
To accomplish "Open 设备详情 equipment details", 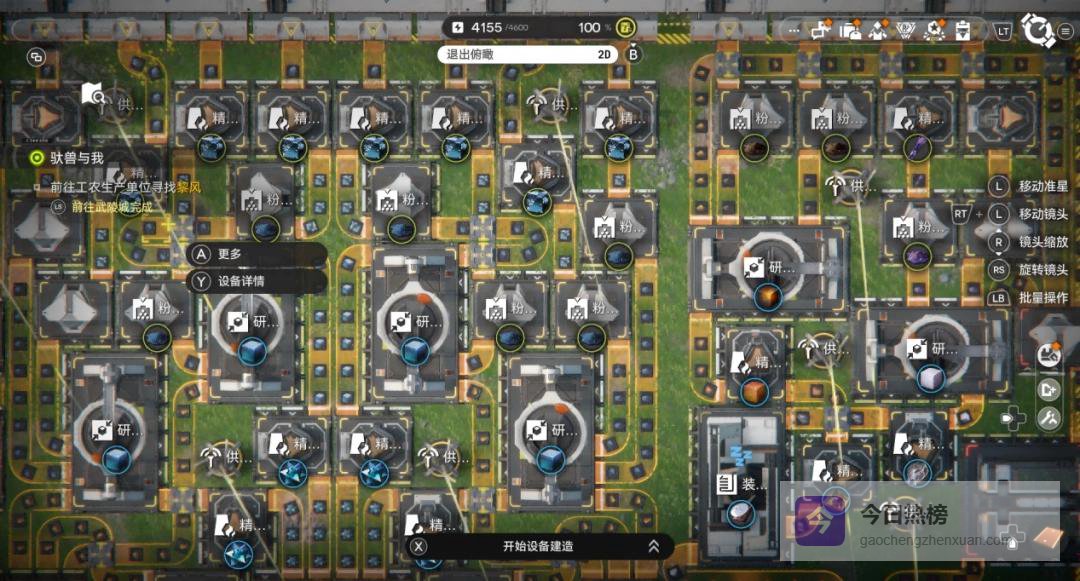I will [x=240, y=281].
